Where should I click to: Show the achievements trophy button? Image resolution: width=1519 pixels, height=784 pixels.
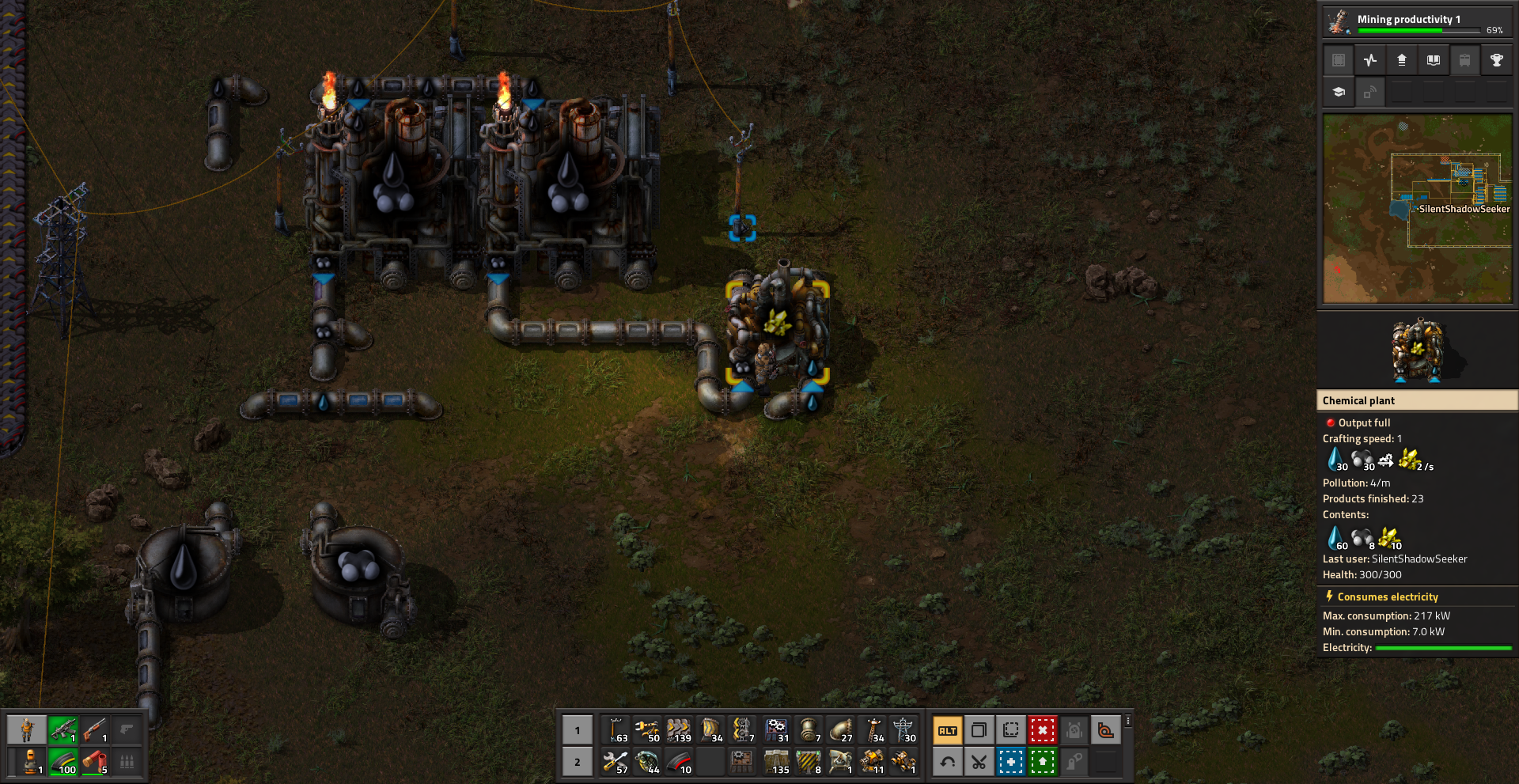(x=1496, y=60)
